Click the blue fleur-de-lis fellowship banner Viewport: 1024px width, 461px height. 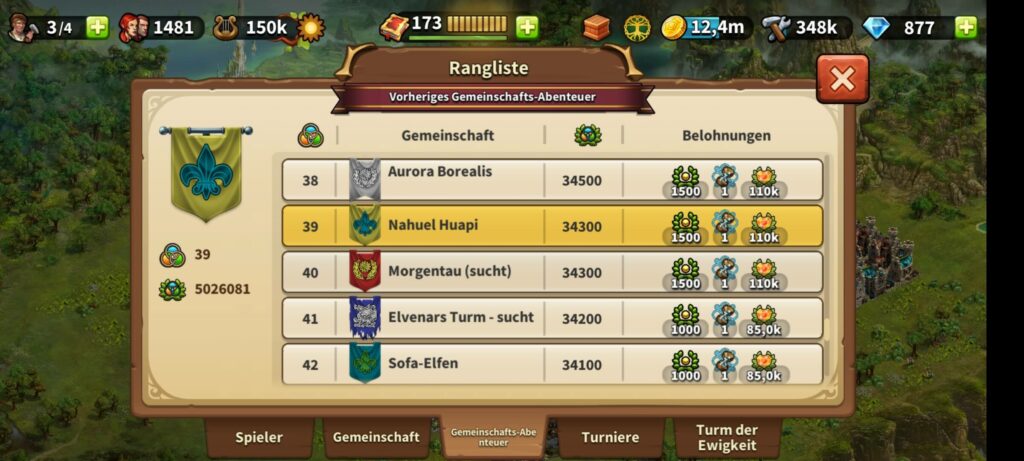[x=206, y=172]
